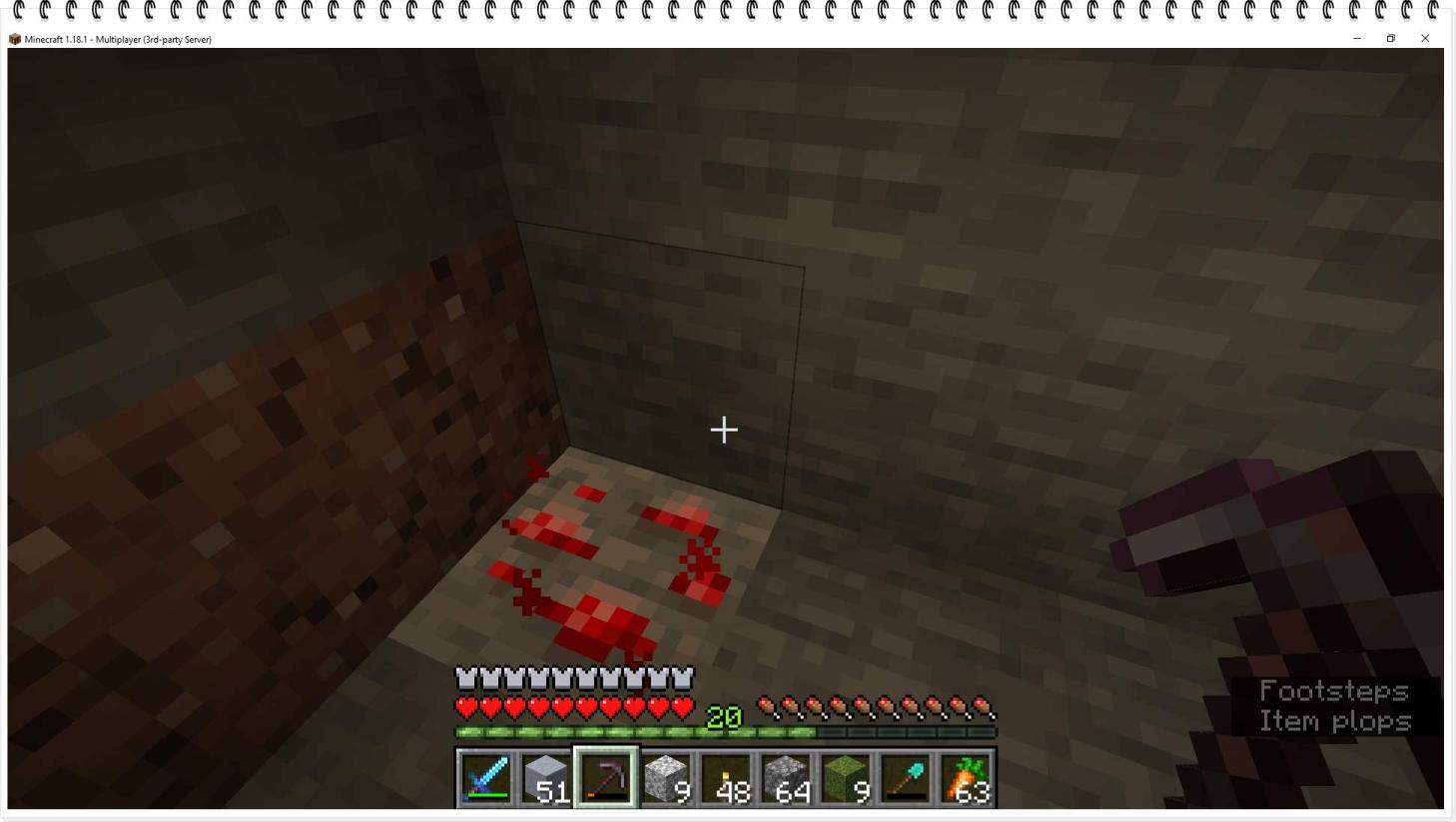Choose the light stone block stack of 9
The image size is (1456, 822).
pyautogui.click(x=666, y=778)
